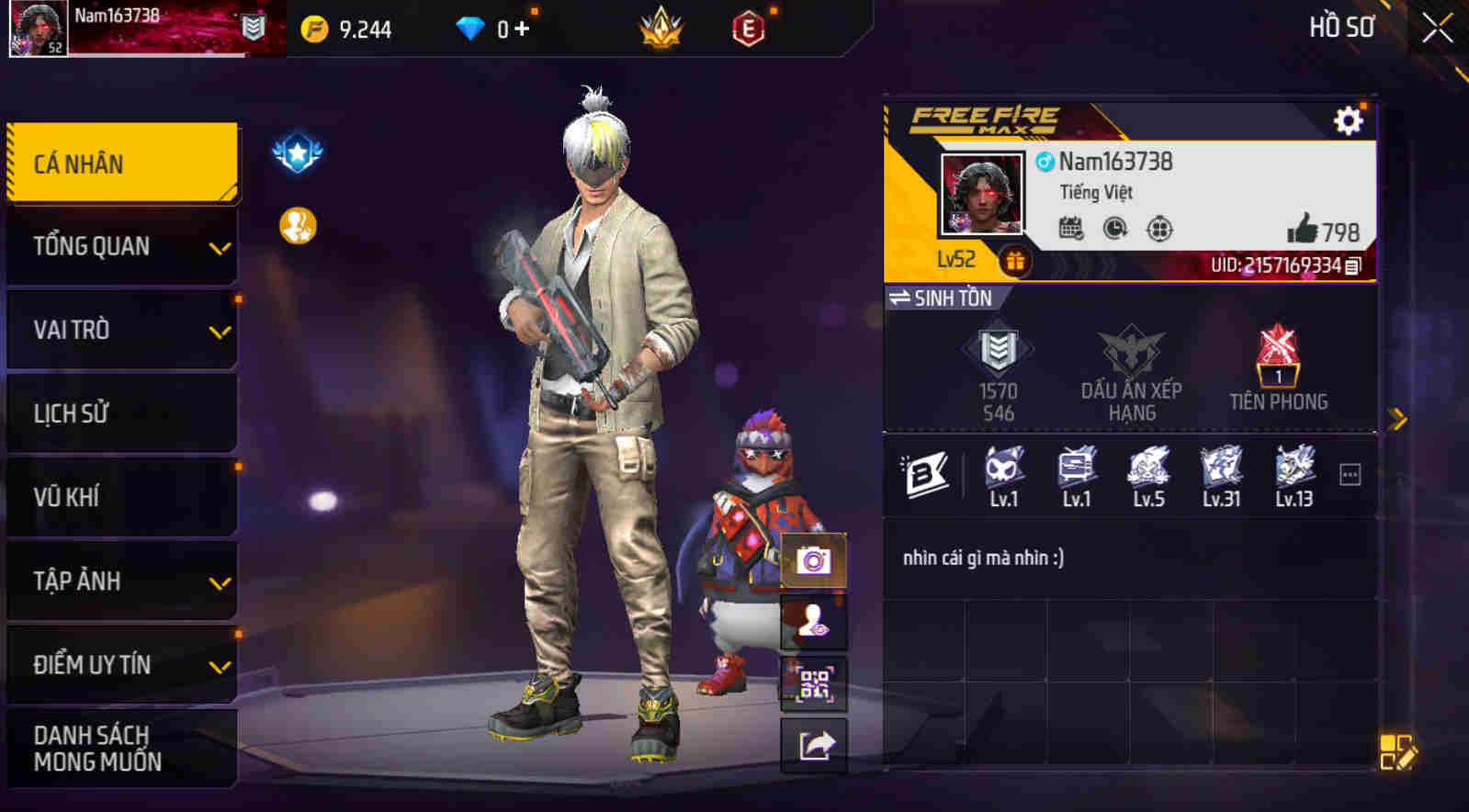Open the settings gear on the profile card
Screen dimensions: 1469x812
[x=1347, y=118]
